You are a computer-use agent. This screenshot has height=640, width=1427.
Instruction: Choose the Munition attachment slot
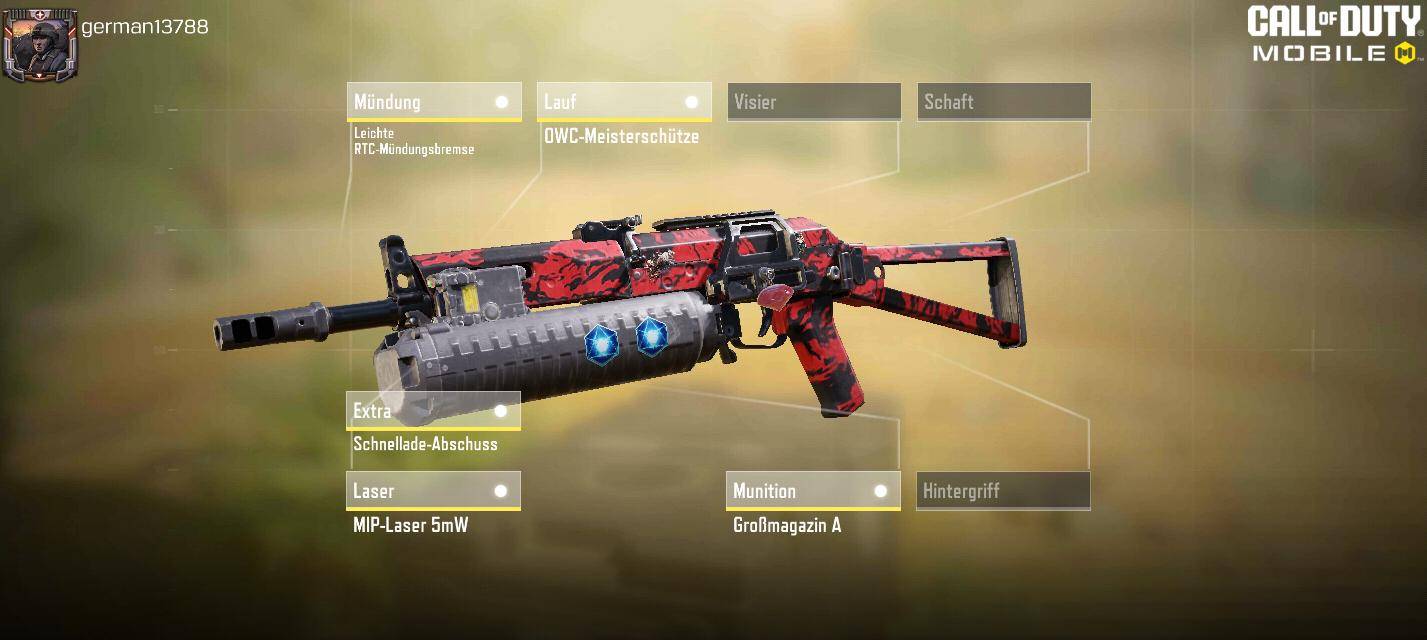pyautogui.click(x=813, y=491)
